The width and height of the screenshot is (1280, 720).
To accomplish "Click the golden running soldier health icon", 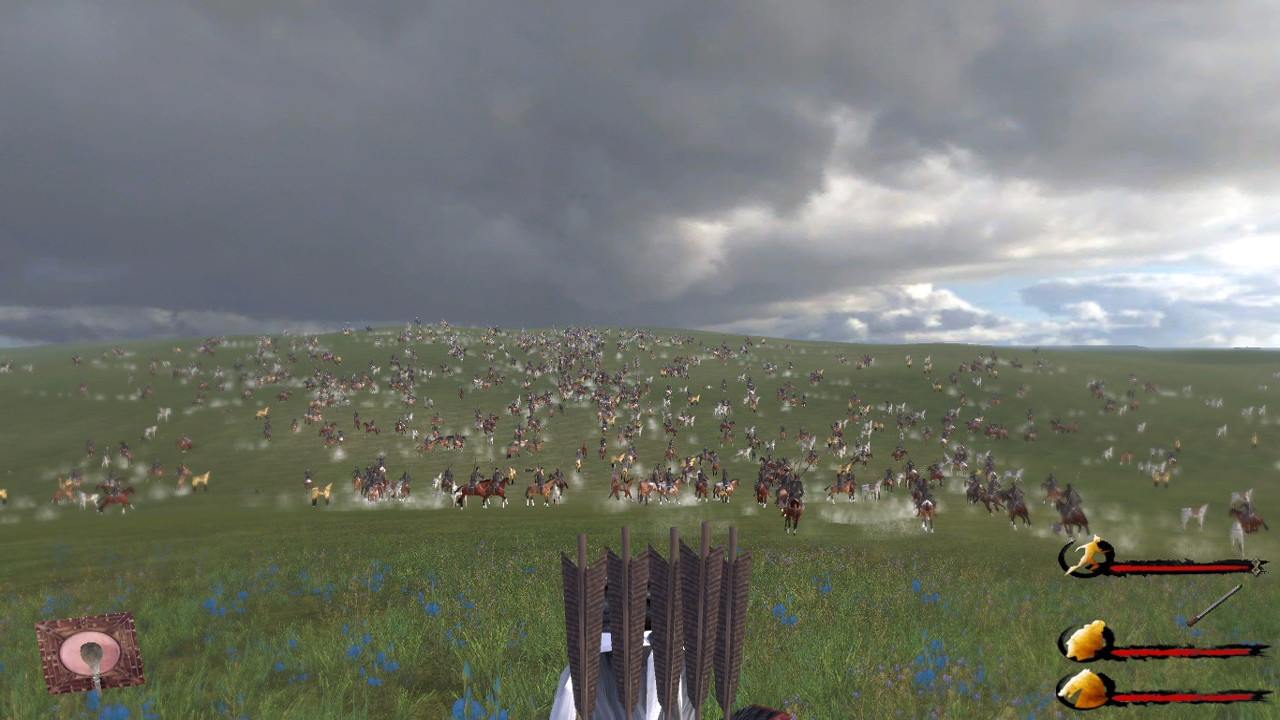I will (x=1090, y=557).
